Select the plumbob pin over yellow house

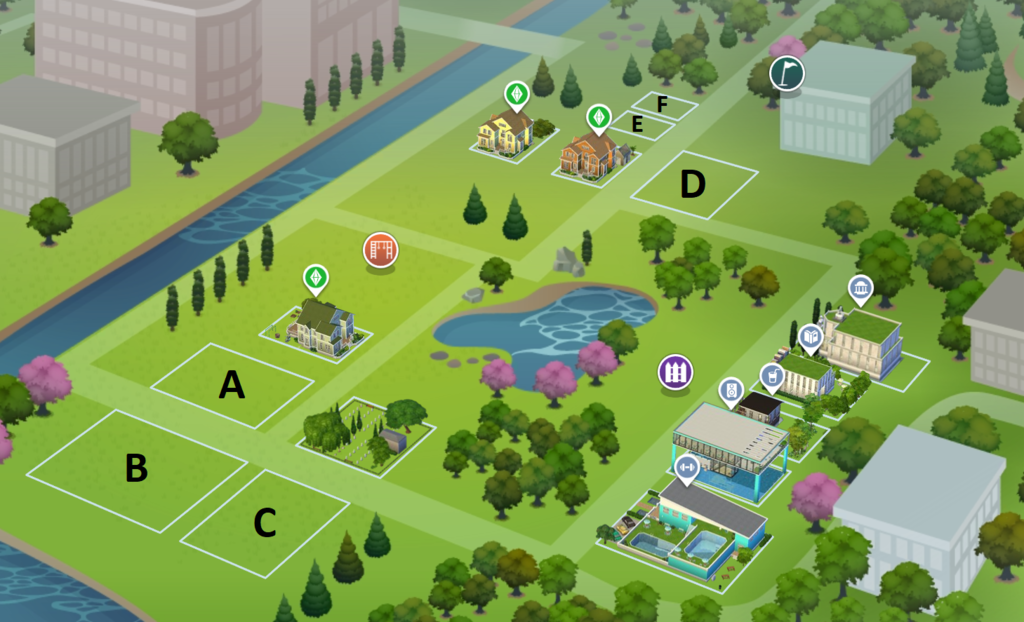pyautogui.click(x=516, y=95)
